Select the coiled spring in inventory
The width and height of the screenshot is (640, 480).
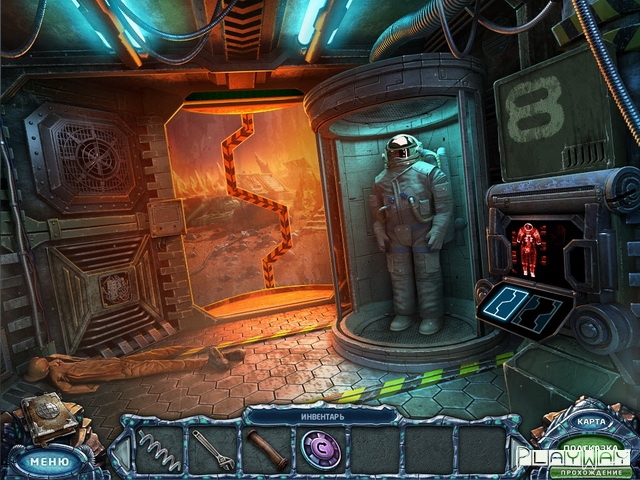[159, 448]
